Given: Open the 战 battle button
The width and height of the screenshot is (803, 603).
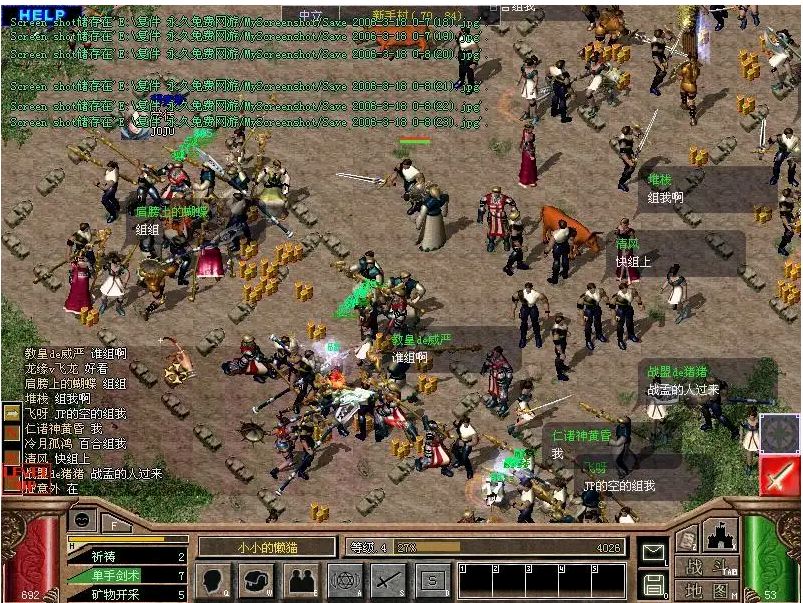Looking at the screenshot, I should click(x=693, y=566).
